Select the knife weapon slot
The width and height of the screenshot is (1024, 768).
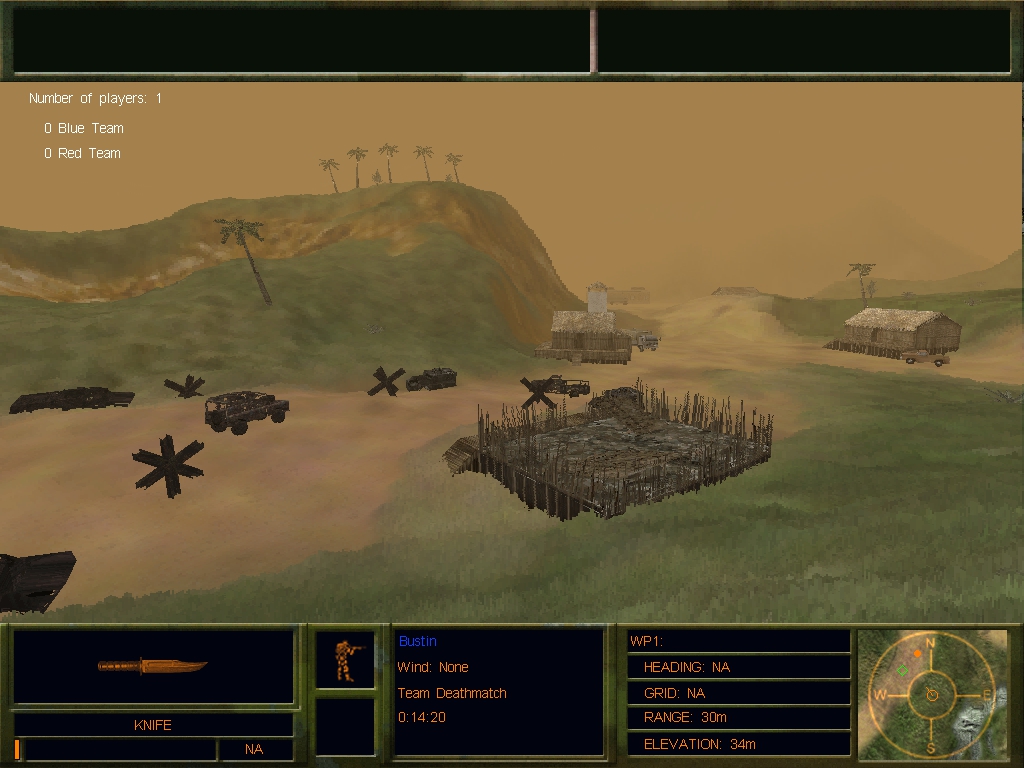coord(153,666)
